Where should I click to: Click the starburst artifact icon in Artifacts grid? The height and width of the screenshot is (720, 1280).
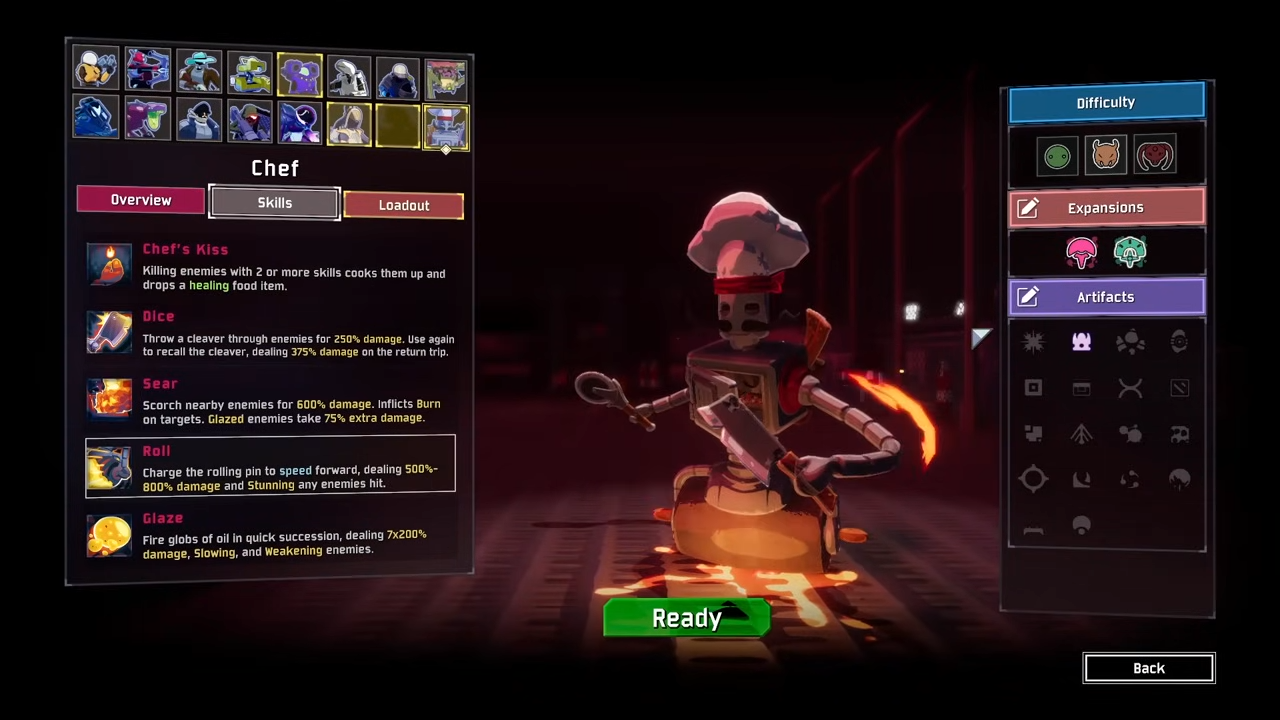(x=1033, y=342)
